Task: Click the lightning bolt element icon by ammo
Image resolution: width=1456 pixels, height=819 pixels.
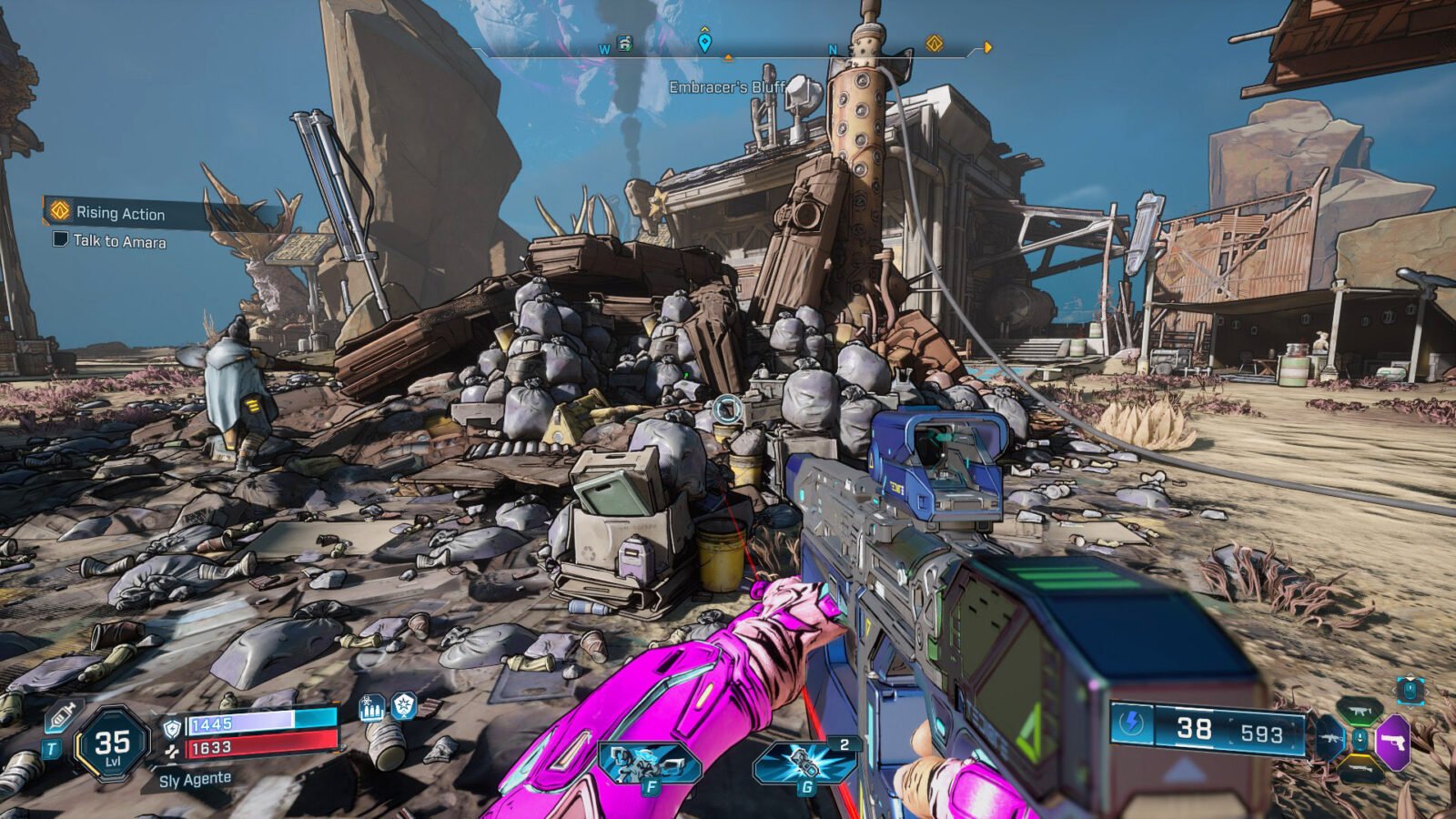Action: (1131, 724)
